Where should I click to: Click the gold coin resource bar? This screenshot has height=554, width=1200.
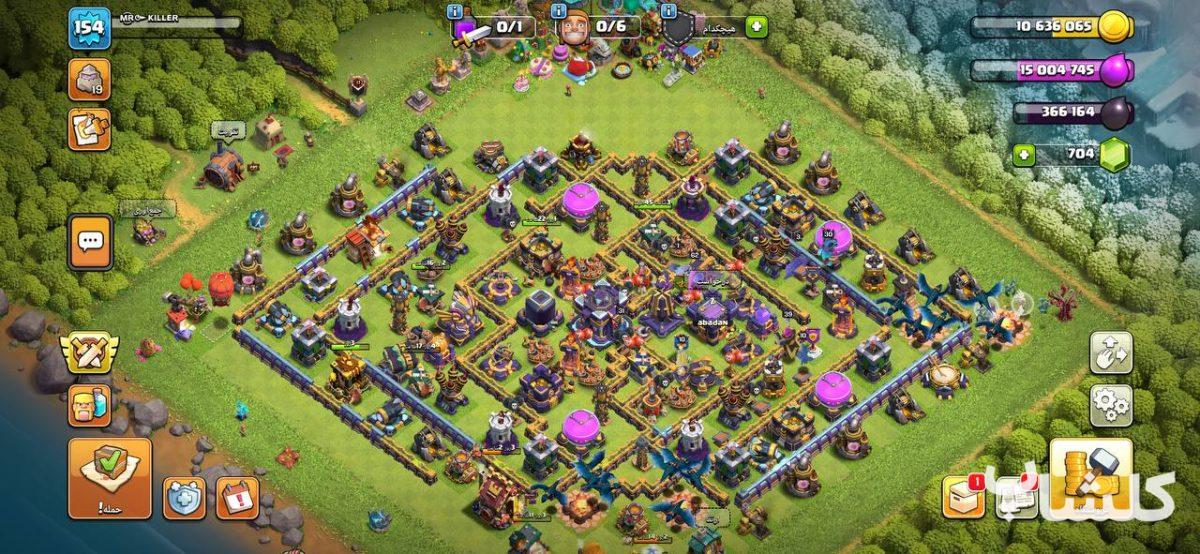[x=1052, y=28]
